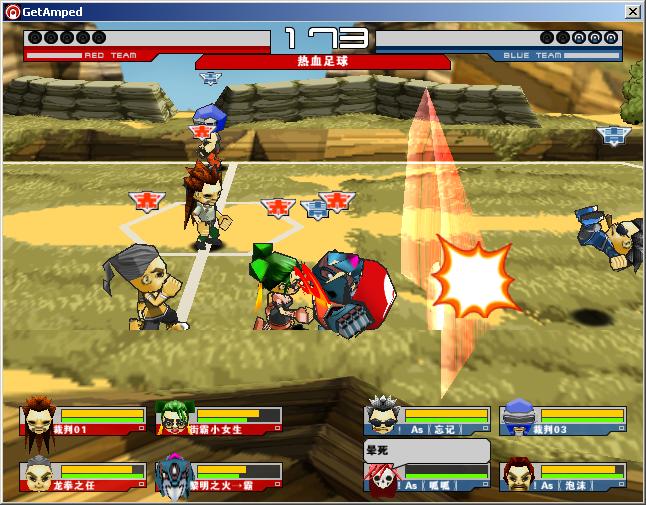The image size is (646, 505).
Task: Select the red skull player panel
Action: 427,476
